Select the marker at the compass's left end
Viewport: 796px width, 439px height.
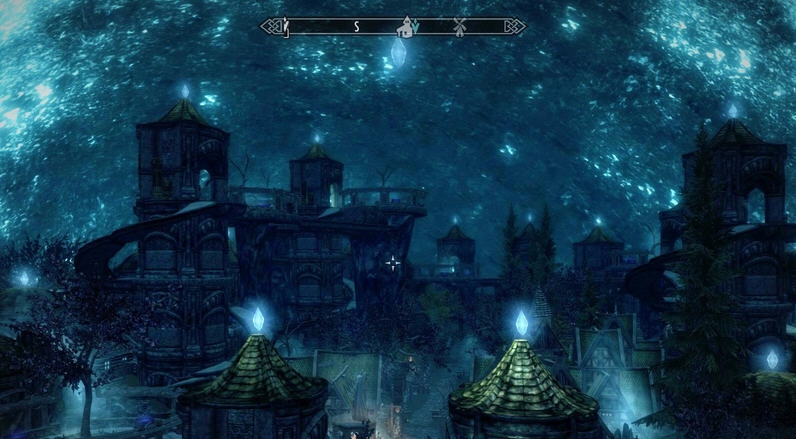pos(285,25)
